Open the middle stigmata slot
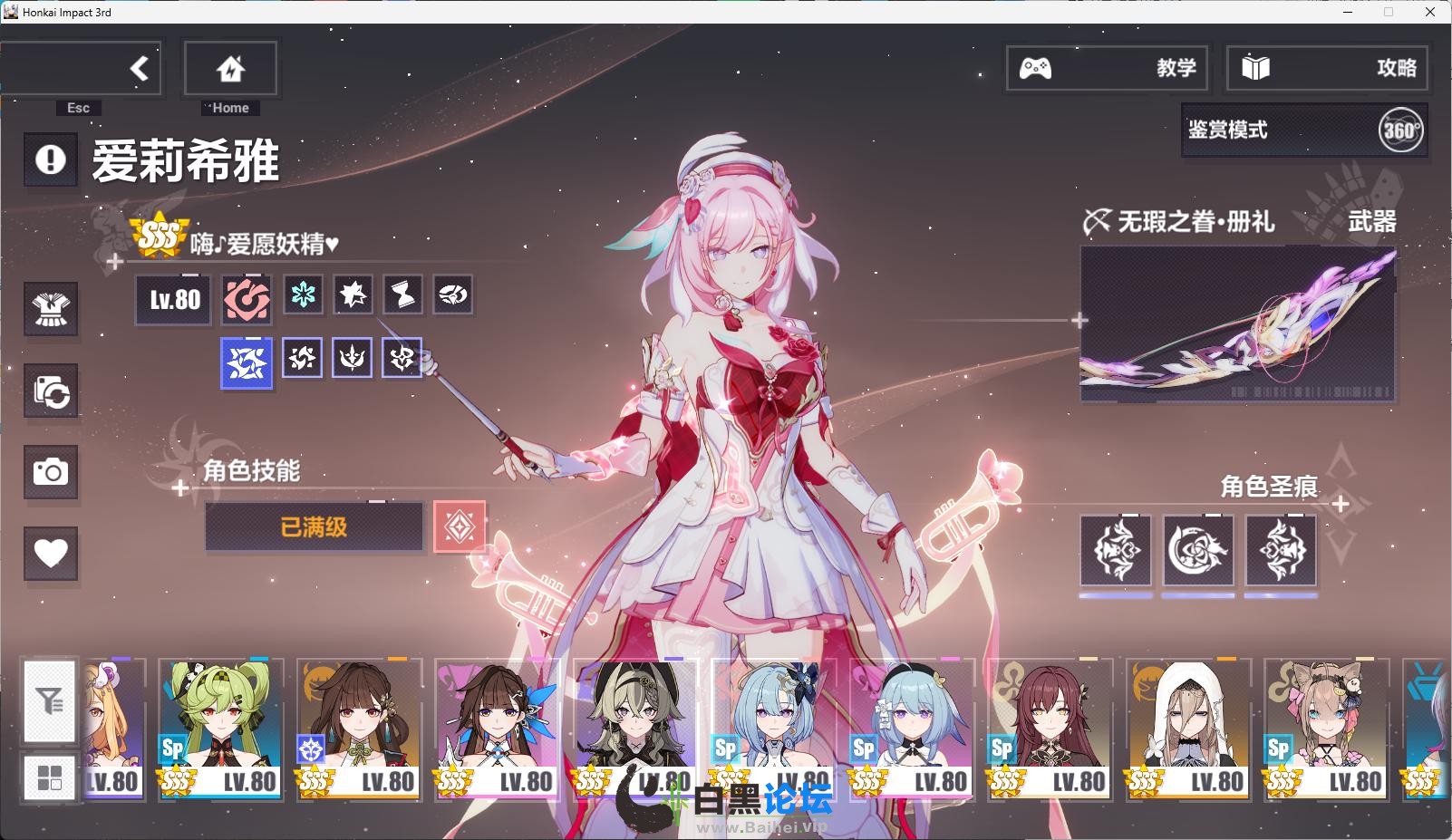Viewport: 1452px width, 840px height. coord(1197,551)
